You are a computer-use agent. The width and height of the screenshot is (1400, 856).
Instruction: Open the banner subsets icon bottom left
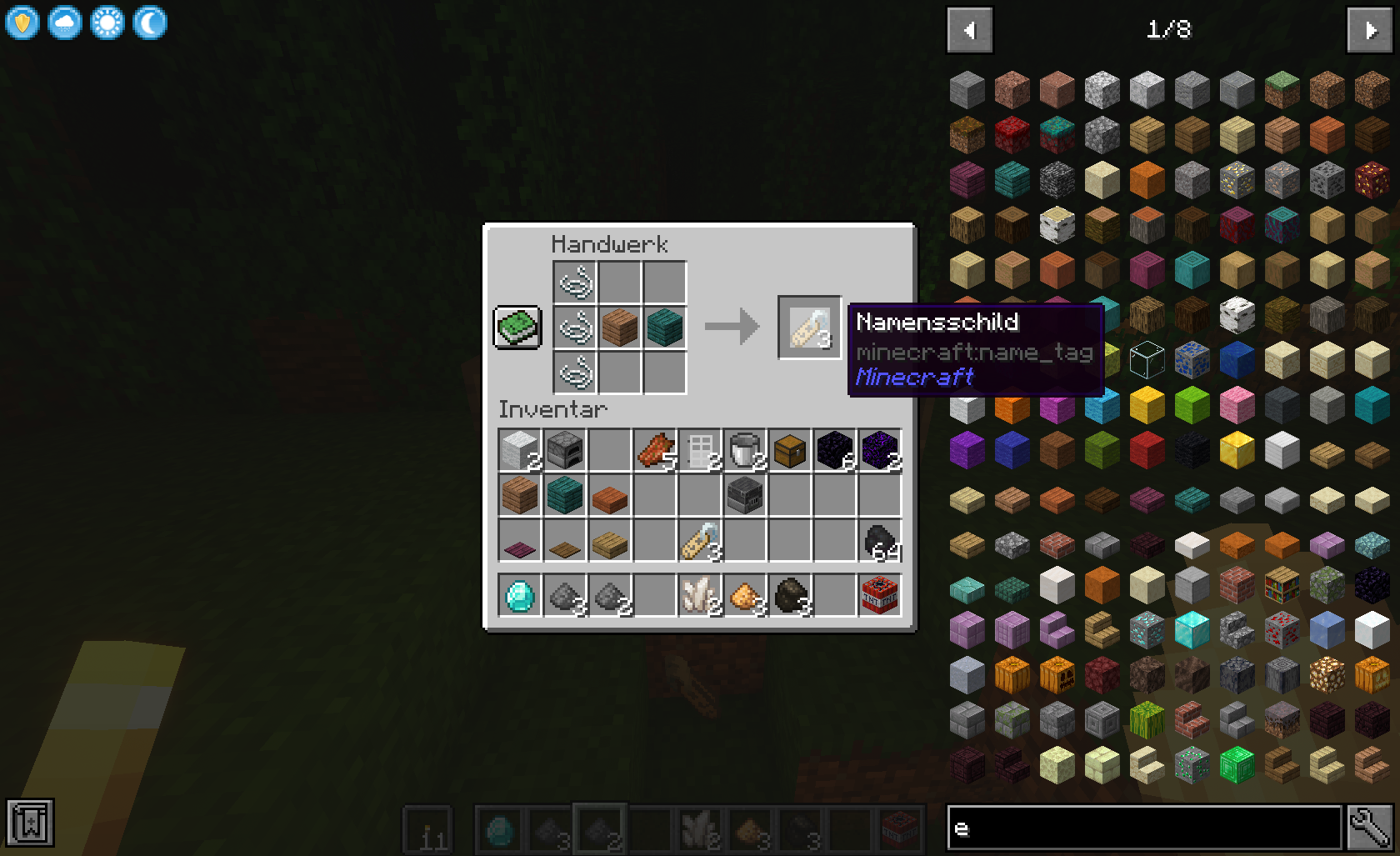tap(28, 822)
